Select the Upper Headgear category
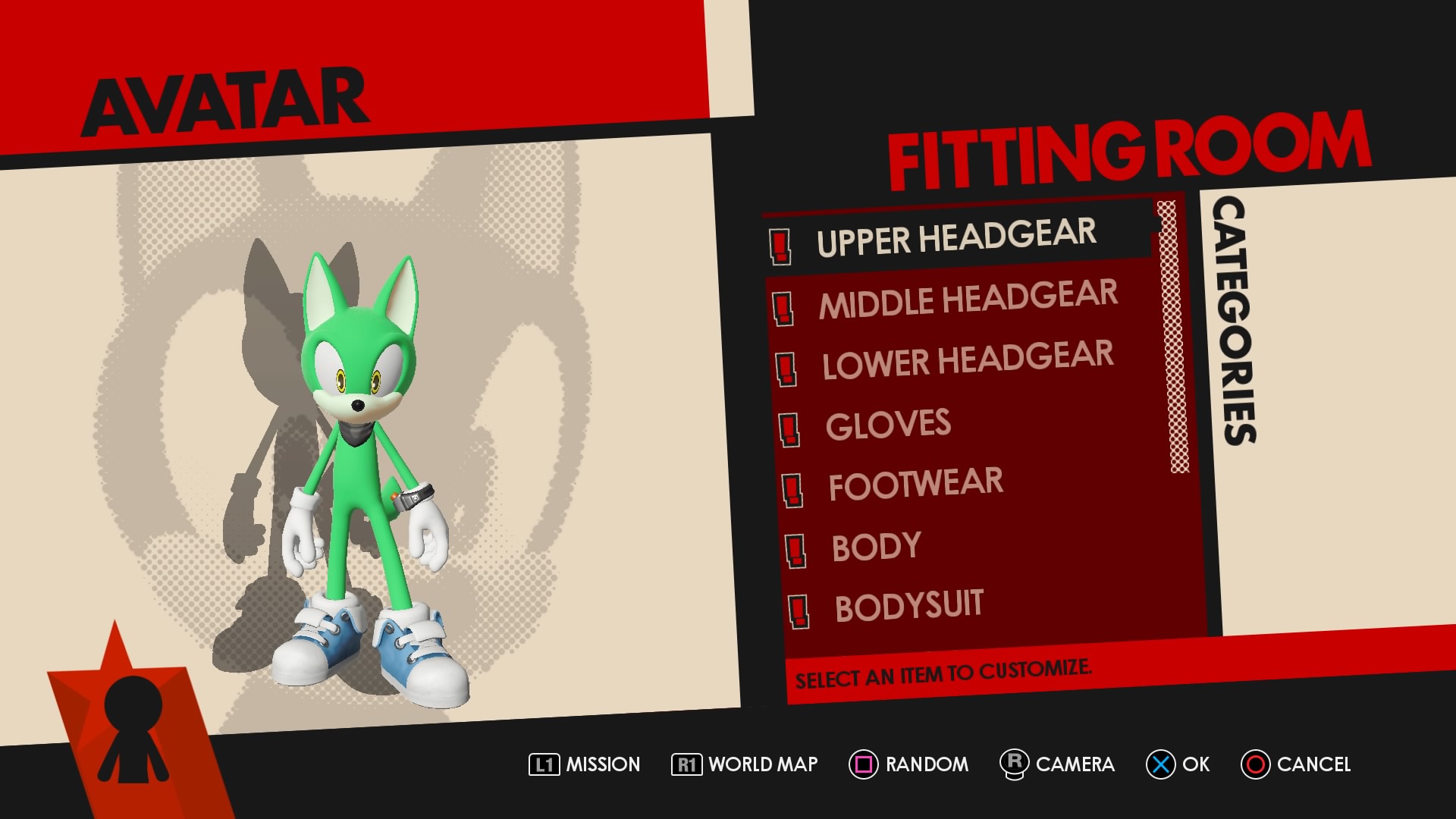 coord(955,238)
